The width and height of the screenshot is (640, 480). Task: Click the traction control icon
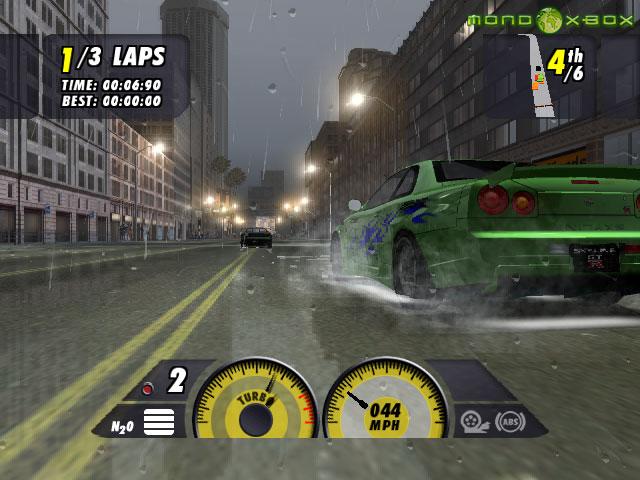pos(473,421)
